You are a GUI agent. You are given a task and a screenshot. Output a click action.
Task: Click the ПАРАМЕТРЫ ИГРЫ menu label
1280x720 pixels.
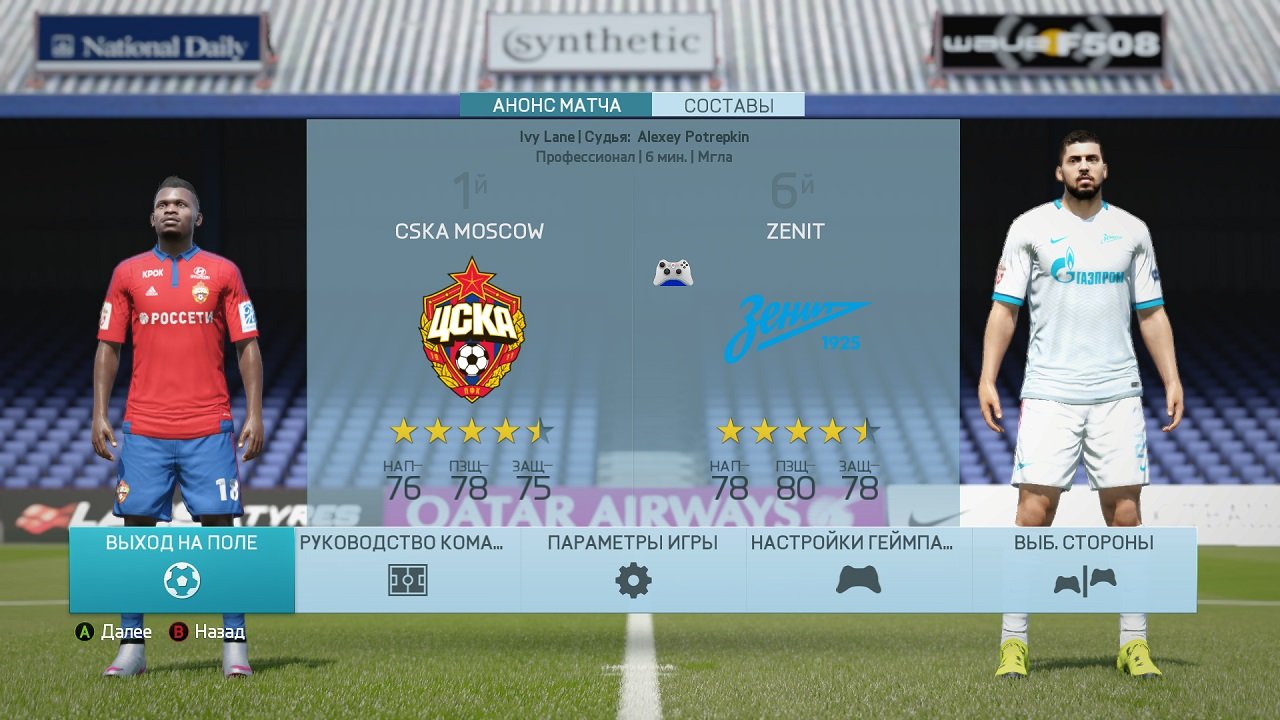631,542
